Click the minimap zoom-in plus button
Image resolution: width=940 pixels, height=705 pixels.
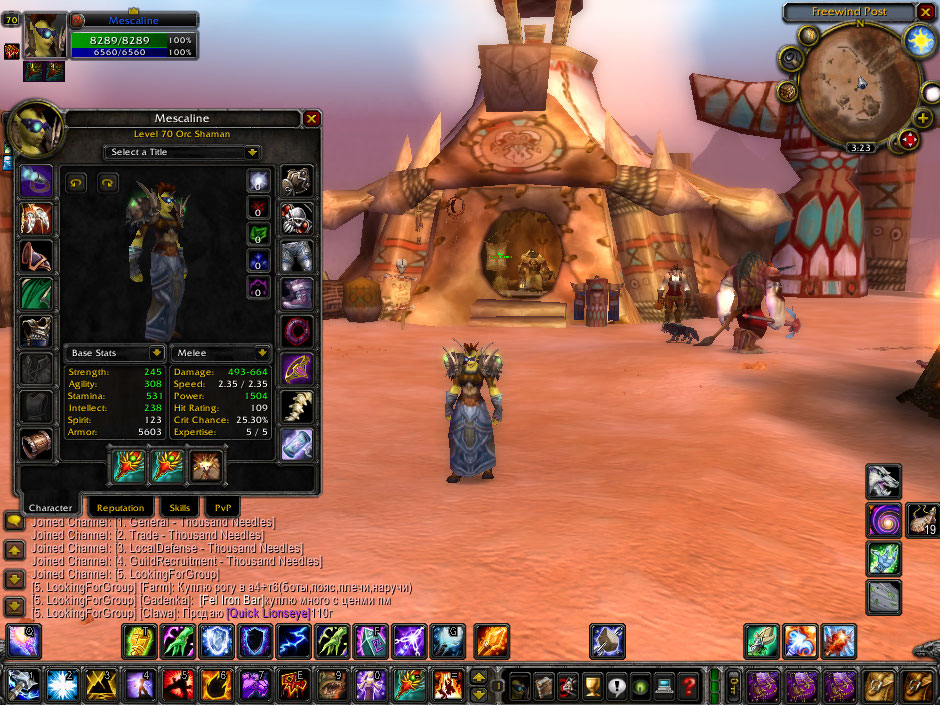[922, 118]
